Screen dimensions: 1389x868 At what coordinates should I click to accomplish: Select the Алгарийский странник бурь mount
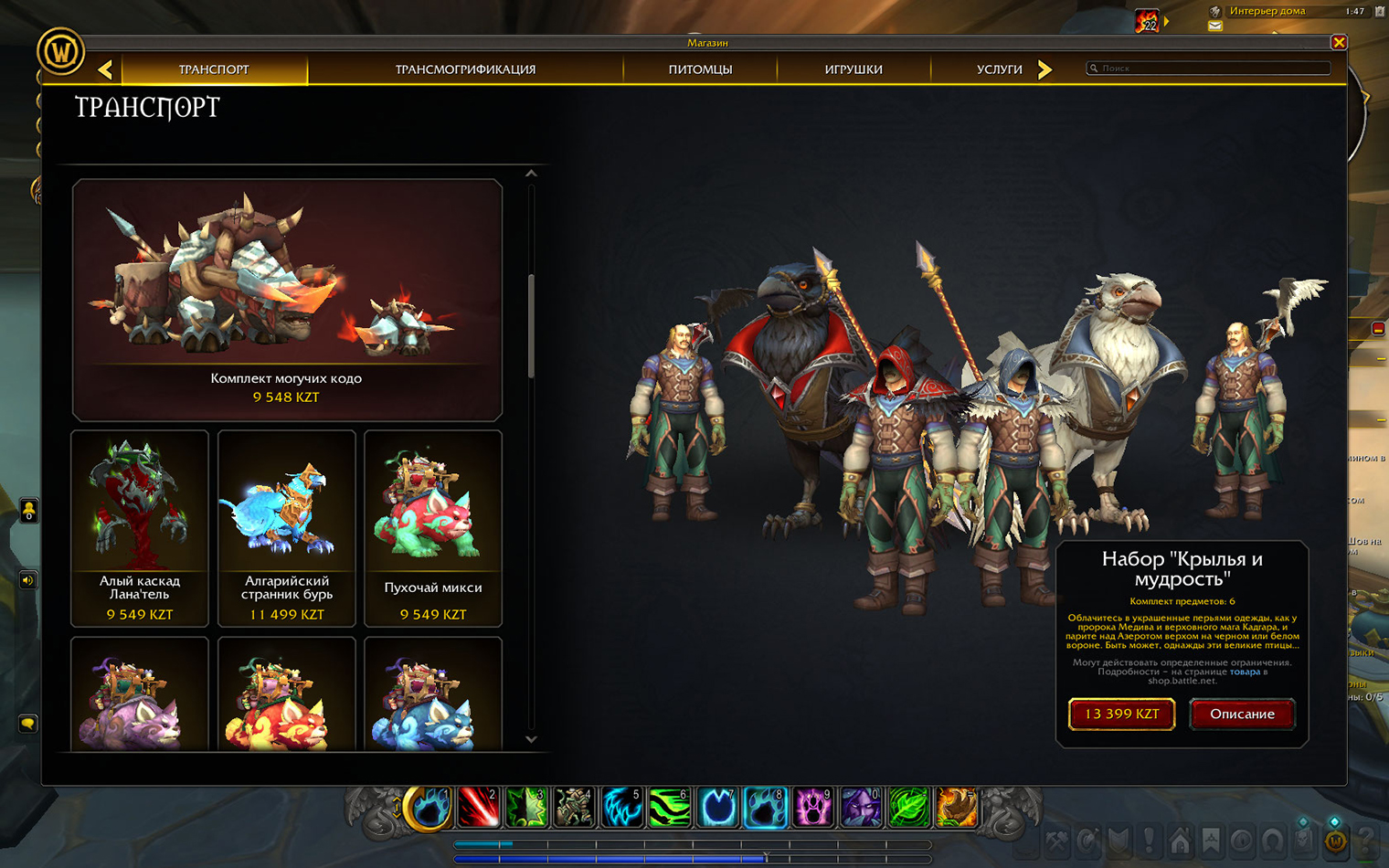click(x=287, y=528)
